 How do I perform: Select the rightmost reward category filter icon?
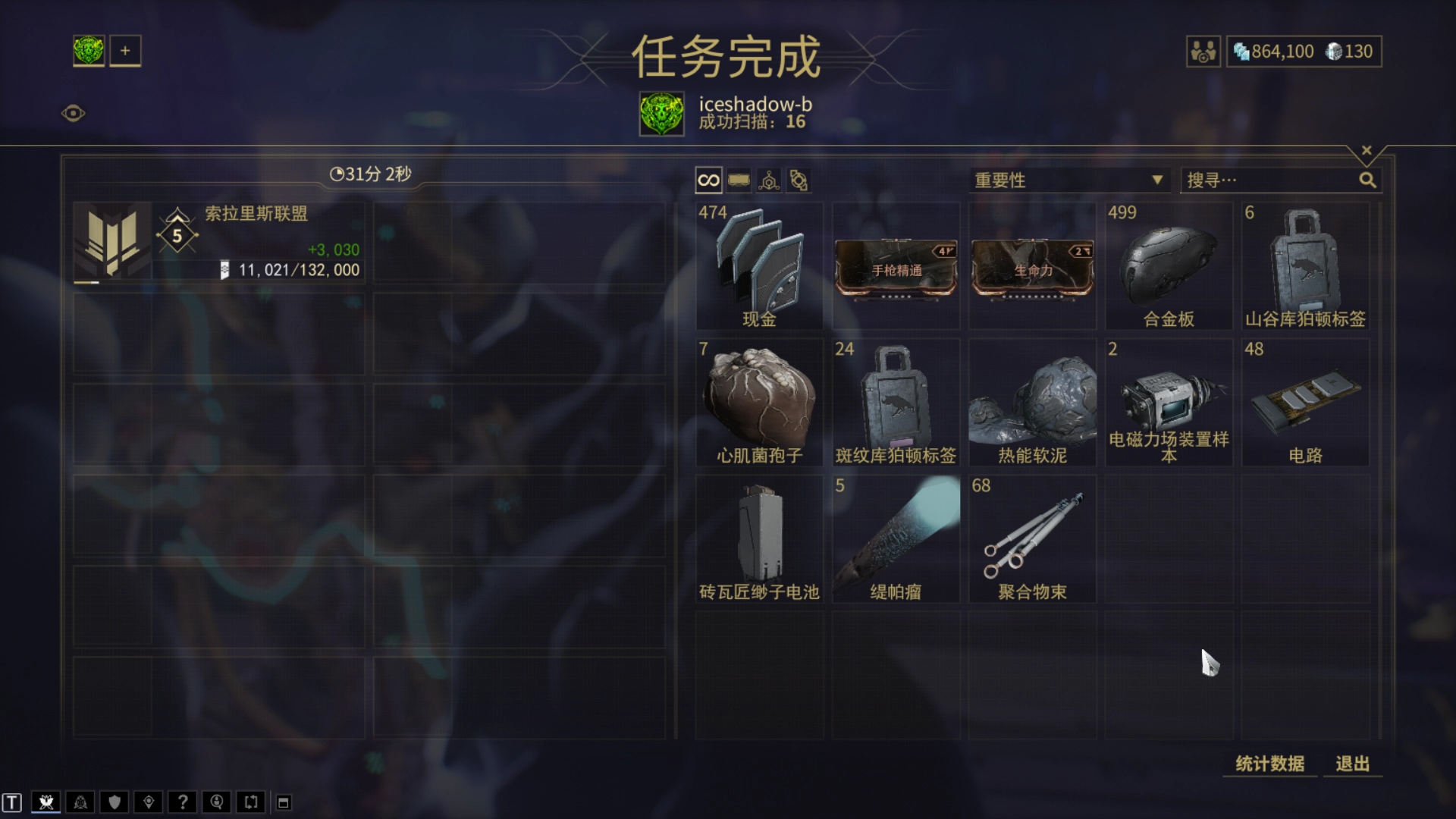[x=799, y=180]
